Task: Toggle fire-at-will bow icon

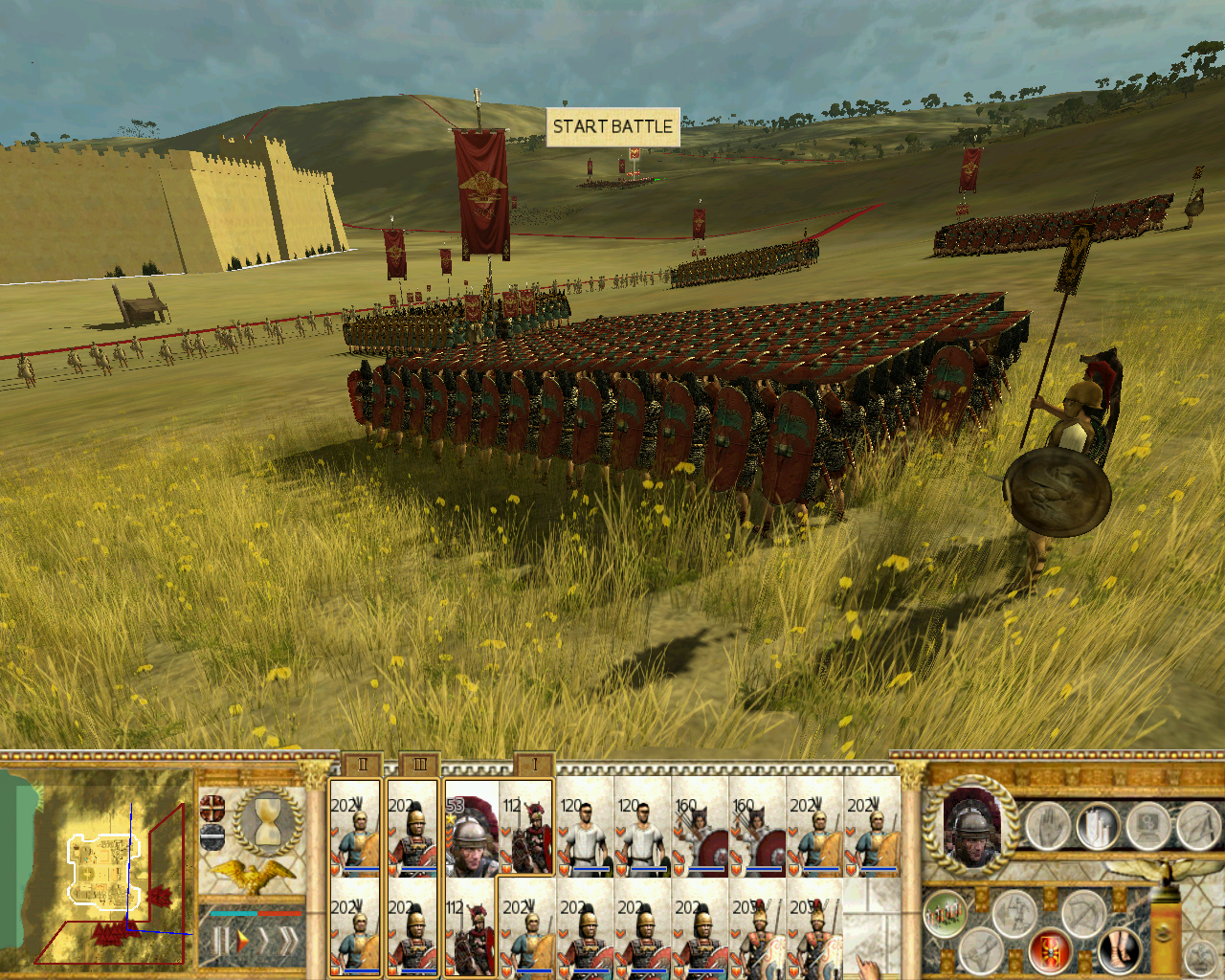Action: tap(1082, 913)
